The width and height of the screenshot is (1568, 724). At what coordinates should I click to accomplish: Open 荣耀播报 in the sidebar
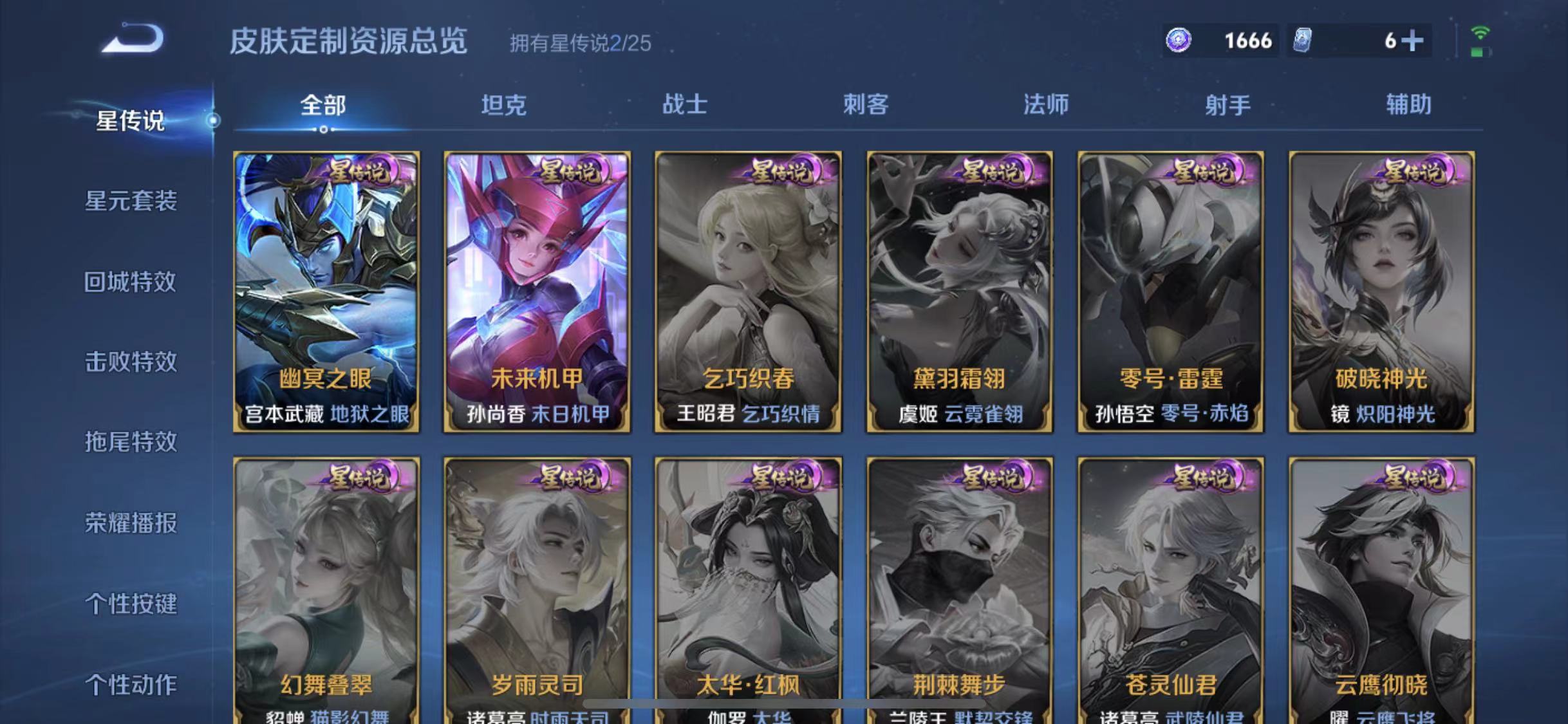pyautogui.click(x=131, y=524)
